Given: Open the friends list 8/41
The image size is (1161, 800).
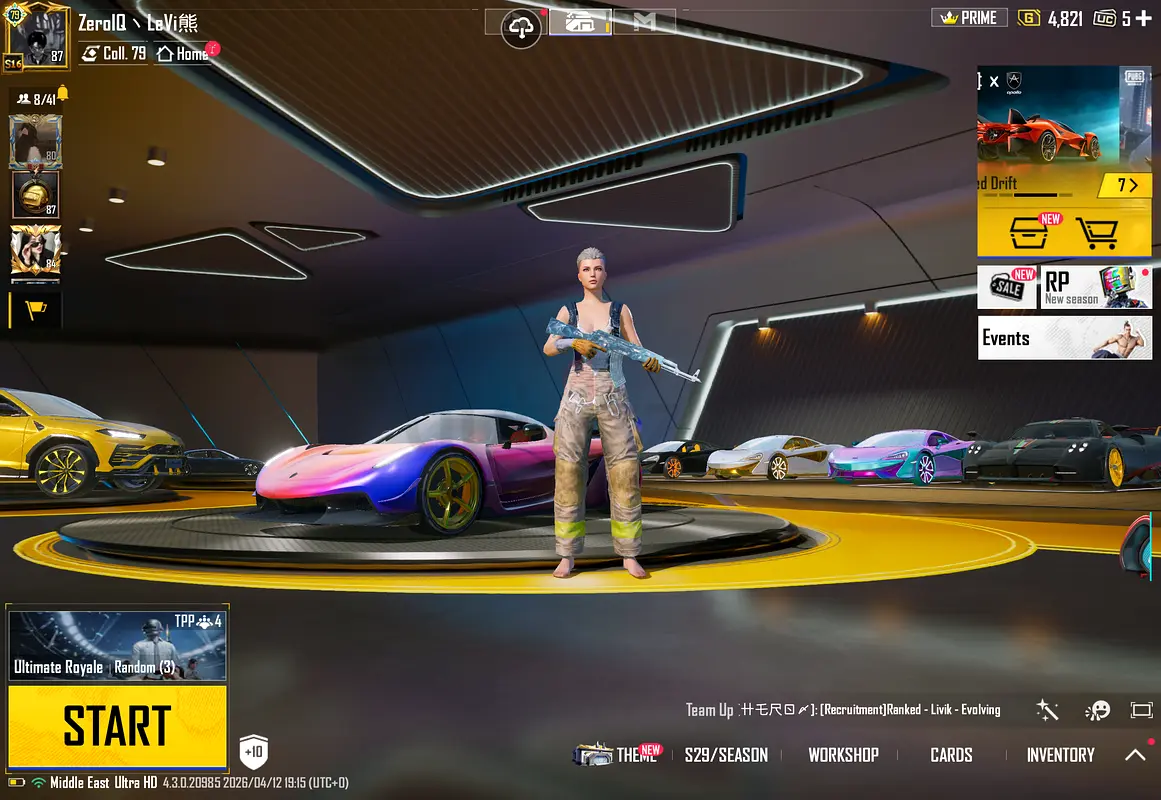Looking at the screenshot, I should click(37, 99).
